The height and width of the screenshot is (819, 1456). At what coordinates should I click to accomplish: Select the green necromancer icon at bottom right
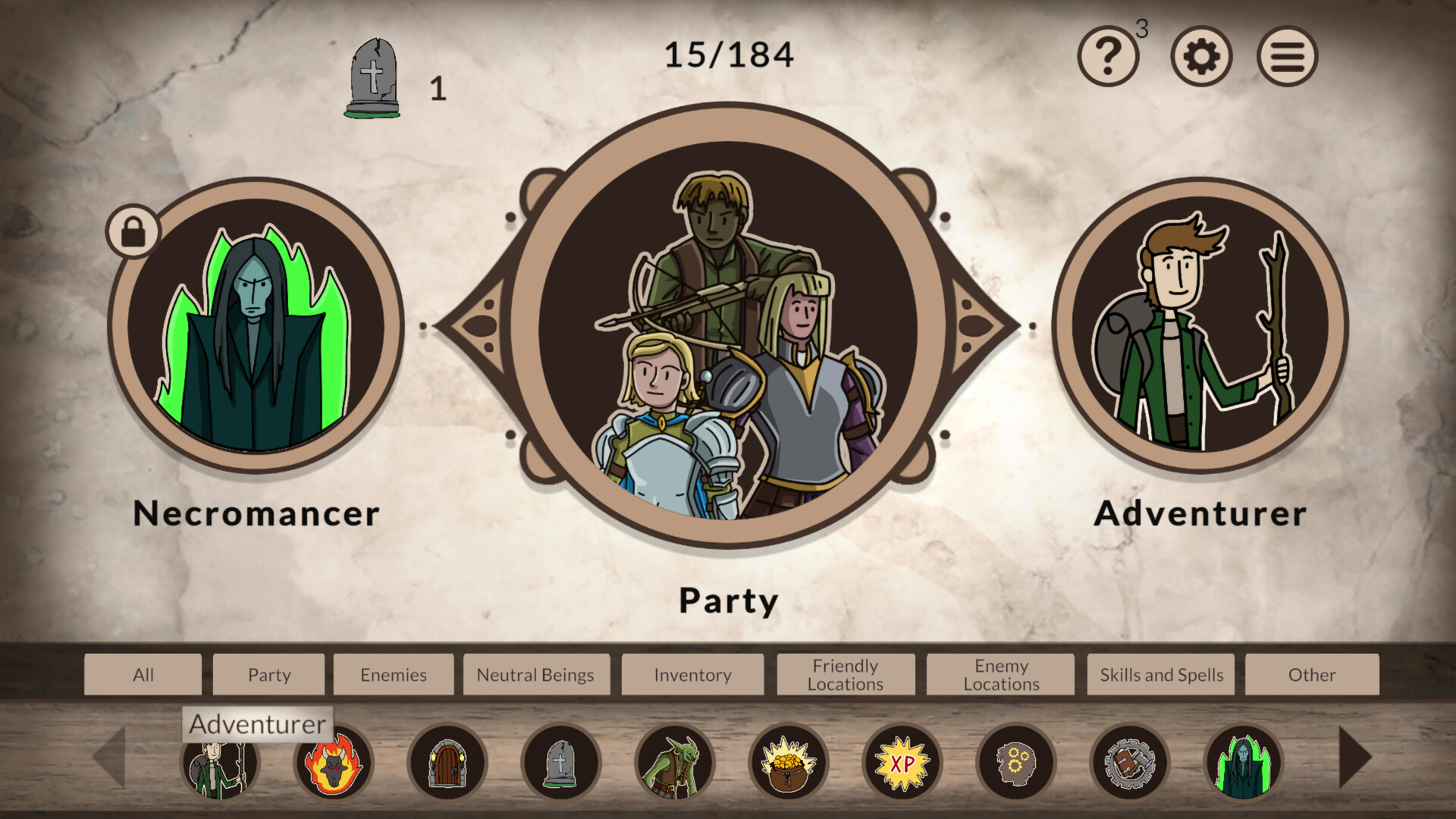coord(1244,762)
